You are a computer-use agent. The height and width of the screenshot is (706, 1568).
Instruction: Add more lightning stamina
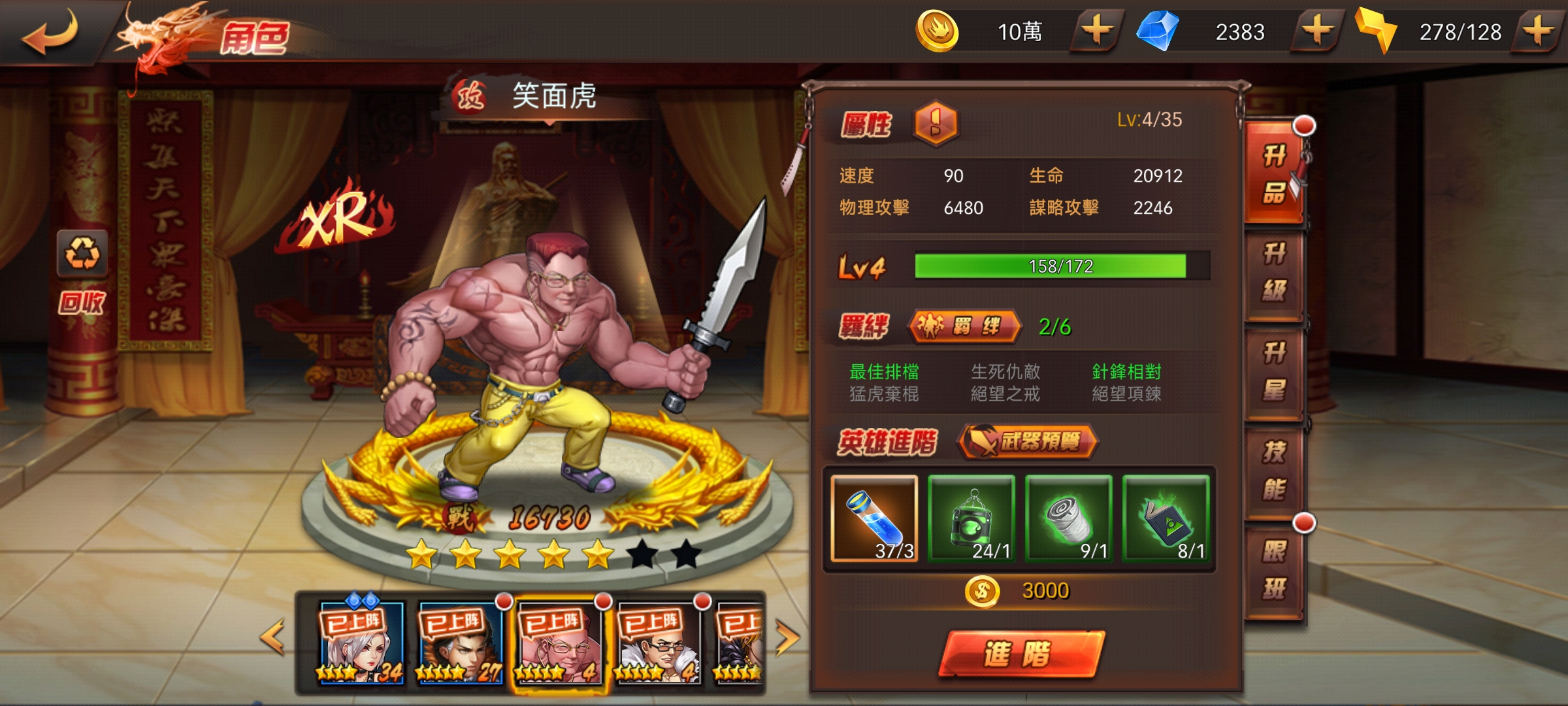click(x=1539, y=31)
